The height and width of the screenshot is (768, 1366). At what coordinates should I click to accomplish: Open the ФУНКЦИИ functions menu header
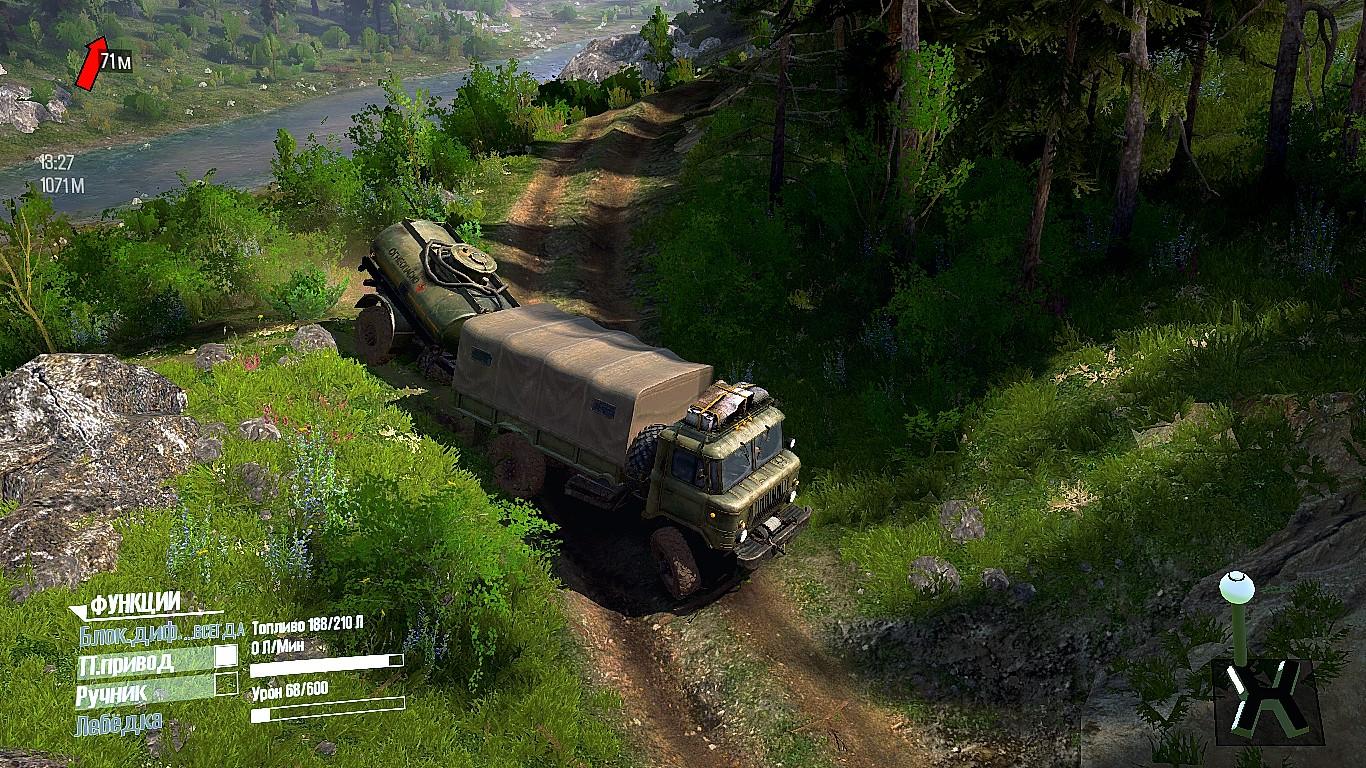coord(135,604)
